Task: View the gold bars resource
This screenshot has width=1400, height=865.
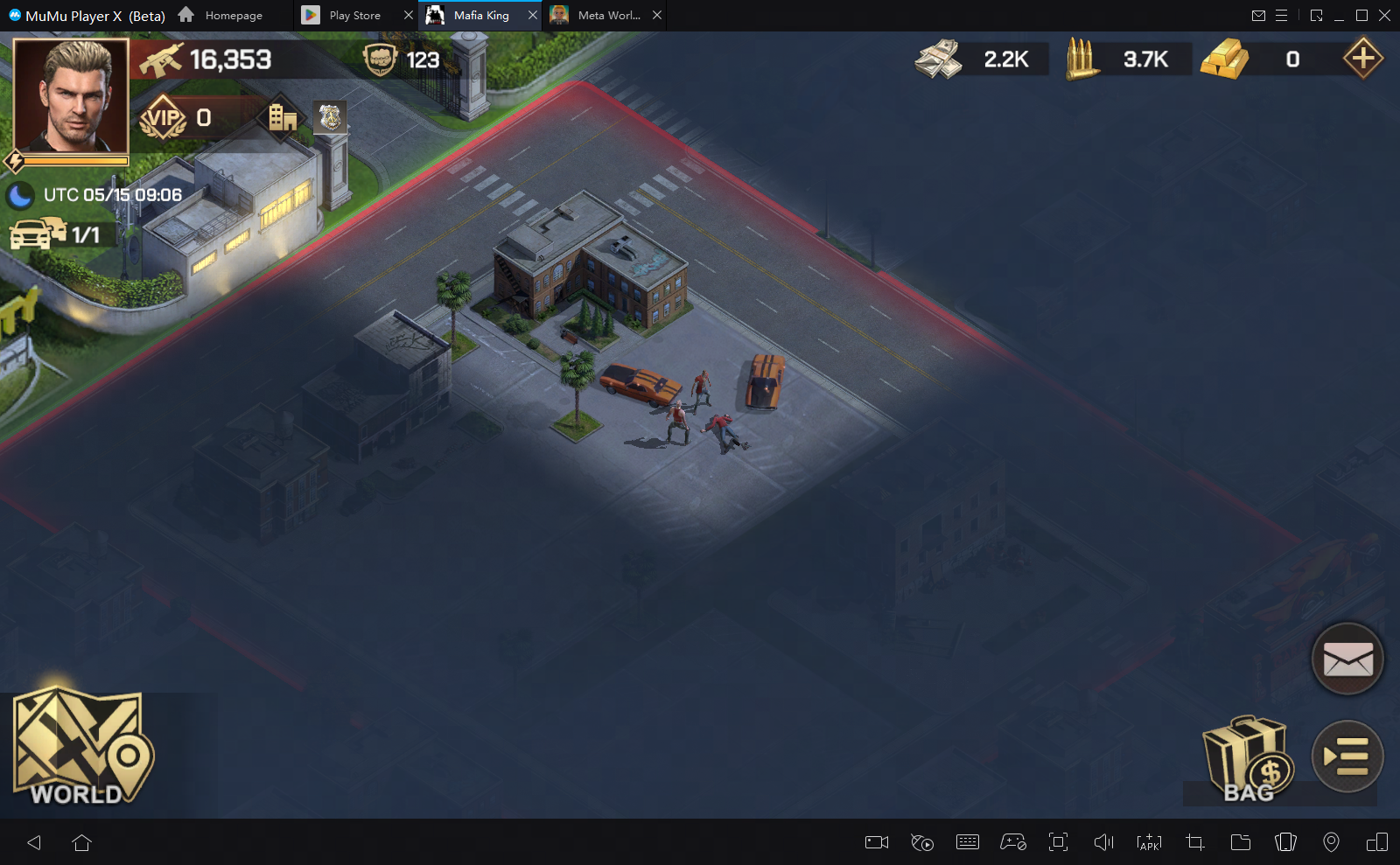Action: coord(1224,59)
